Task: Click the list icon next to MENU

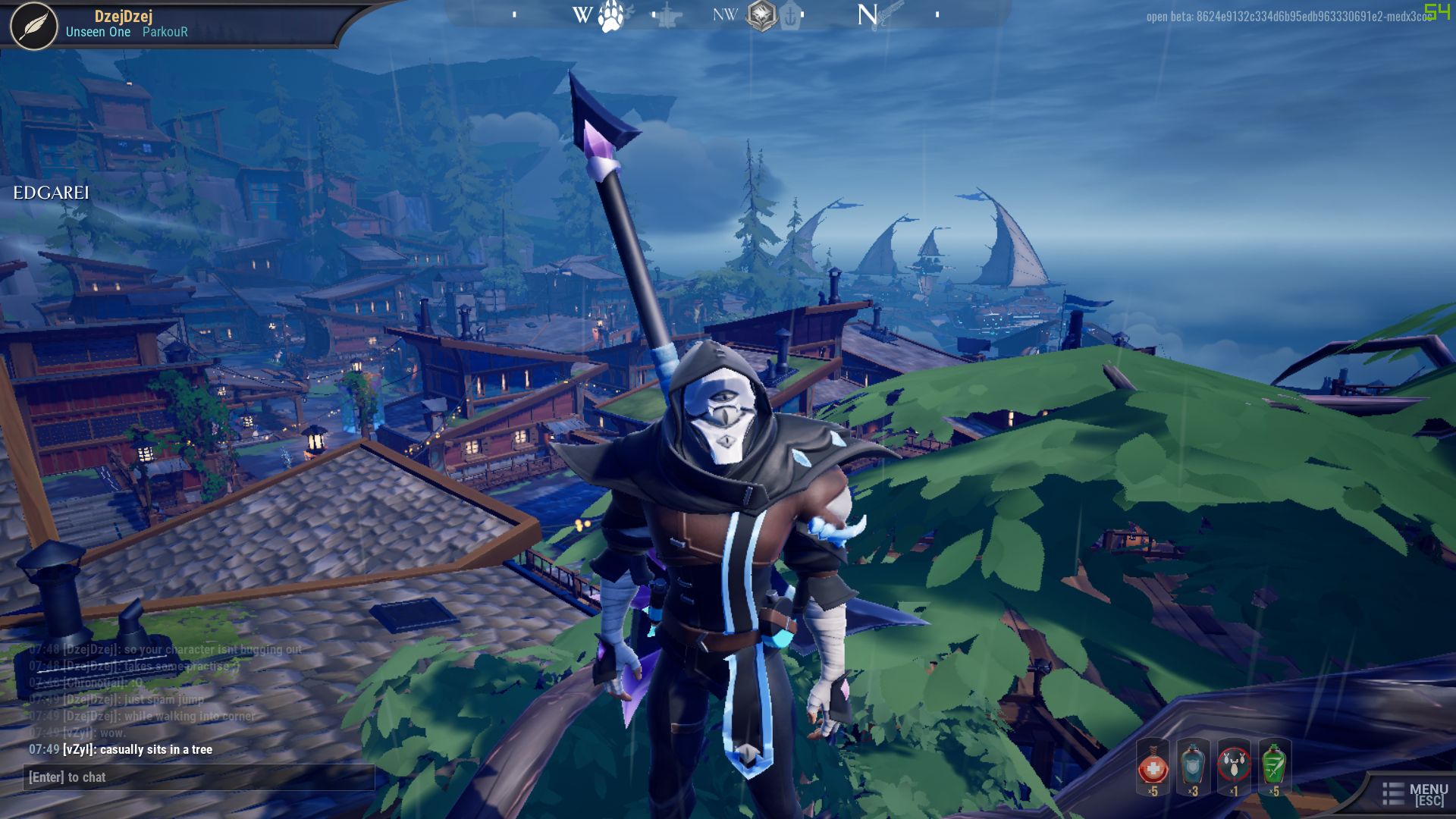Action: pos(1395,794)
